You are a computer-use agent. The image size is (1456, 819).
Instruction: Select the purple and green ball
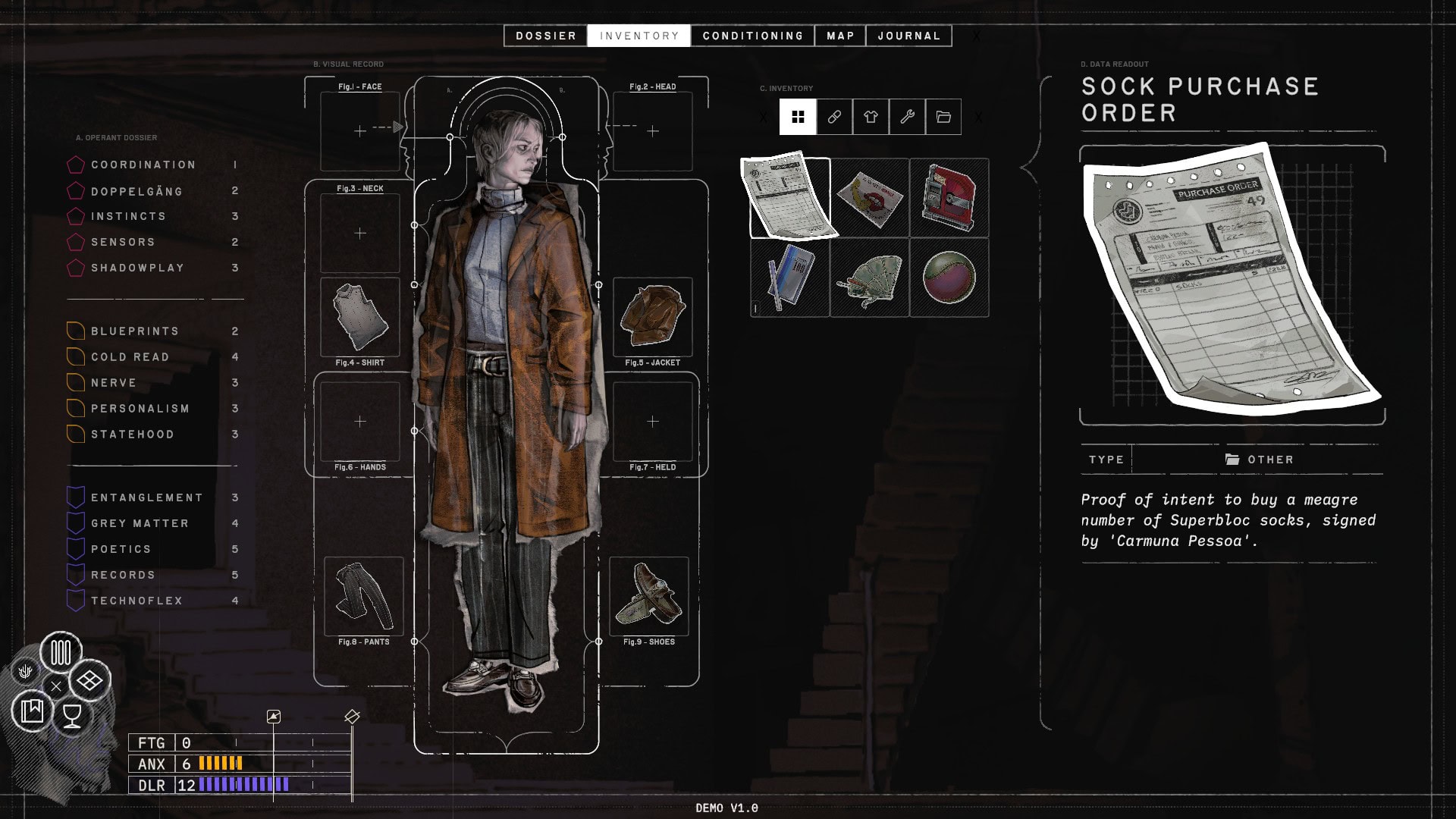point(949,278)
